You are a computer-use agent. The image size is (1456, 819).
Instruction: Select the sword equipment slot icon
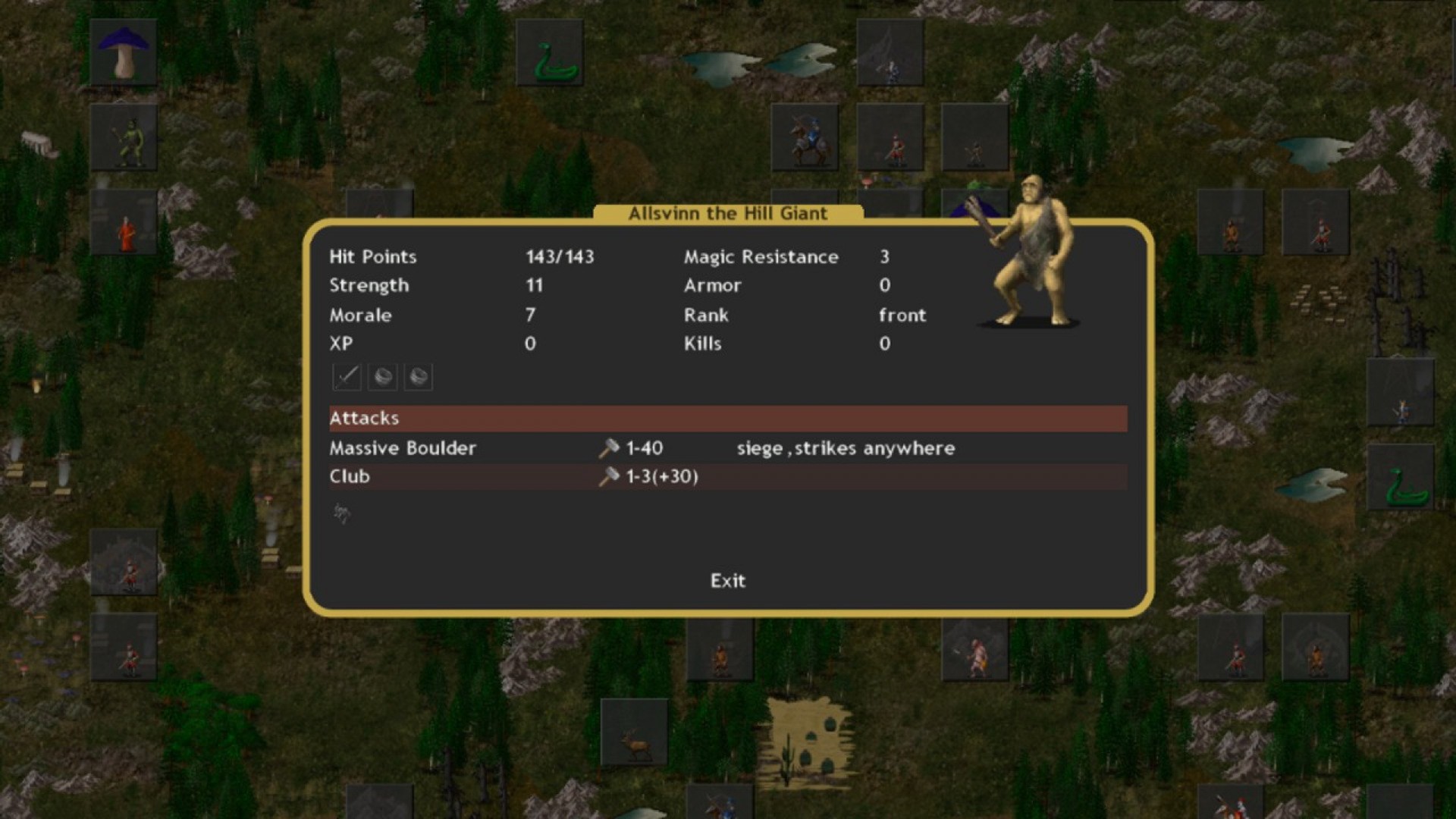click(x=346, y=376)
